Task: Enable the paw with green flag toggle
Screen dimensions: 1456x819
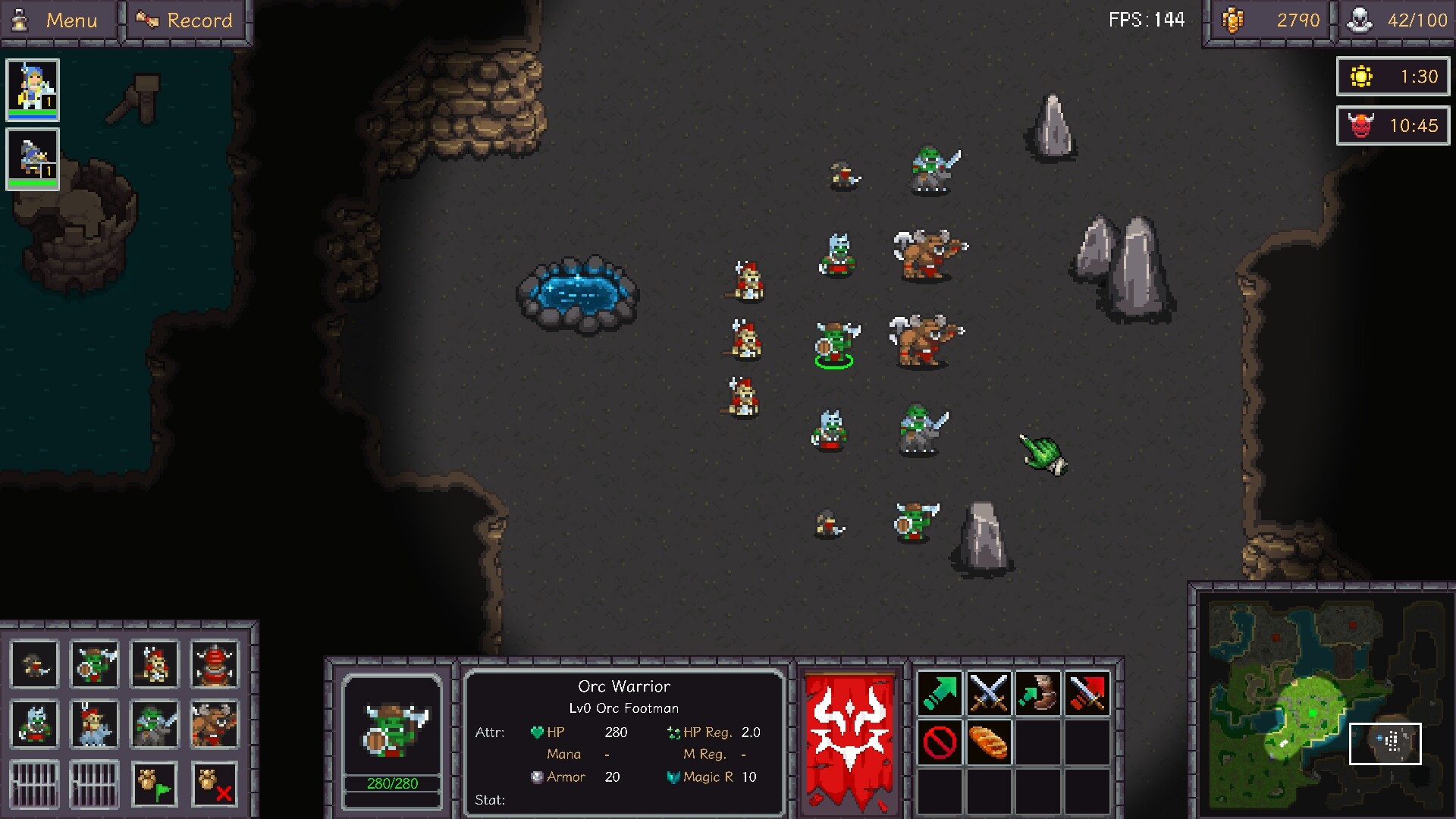Action: tap(154, 783)
